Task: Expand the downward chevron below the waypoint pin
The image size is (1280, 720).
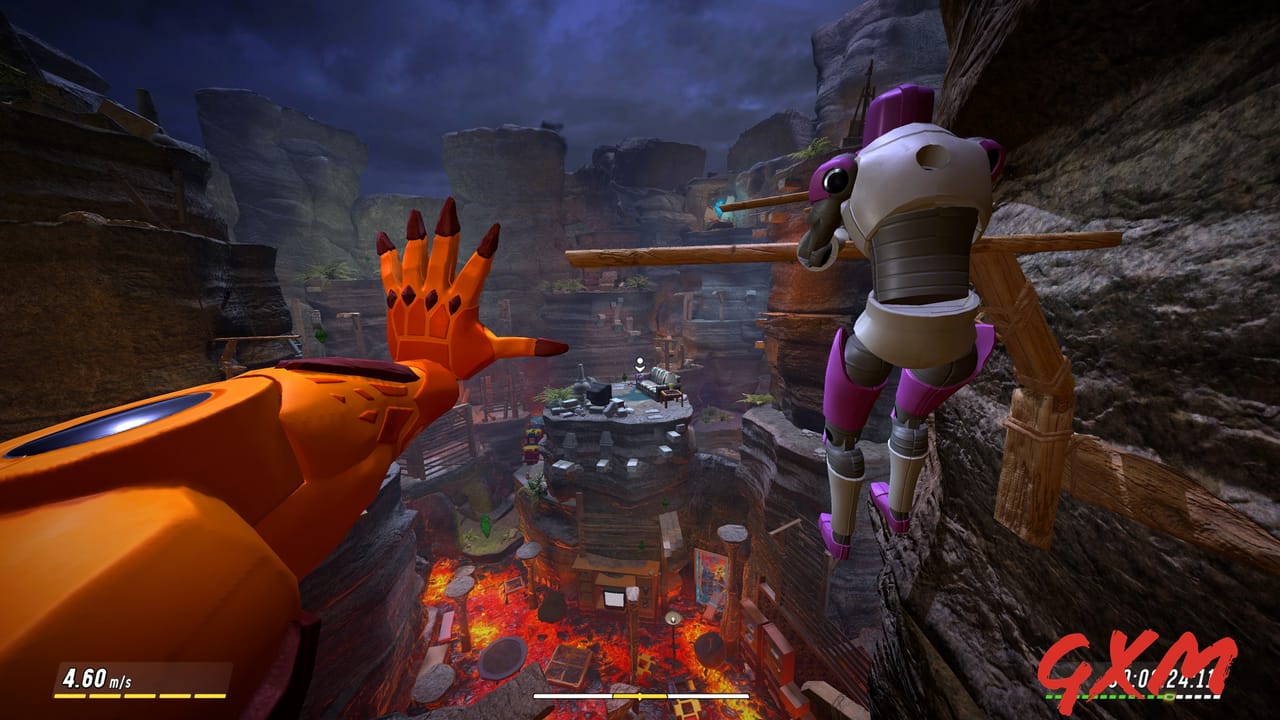Action: pyautogui.click(x=640, y=369)
